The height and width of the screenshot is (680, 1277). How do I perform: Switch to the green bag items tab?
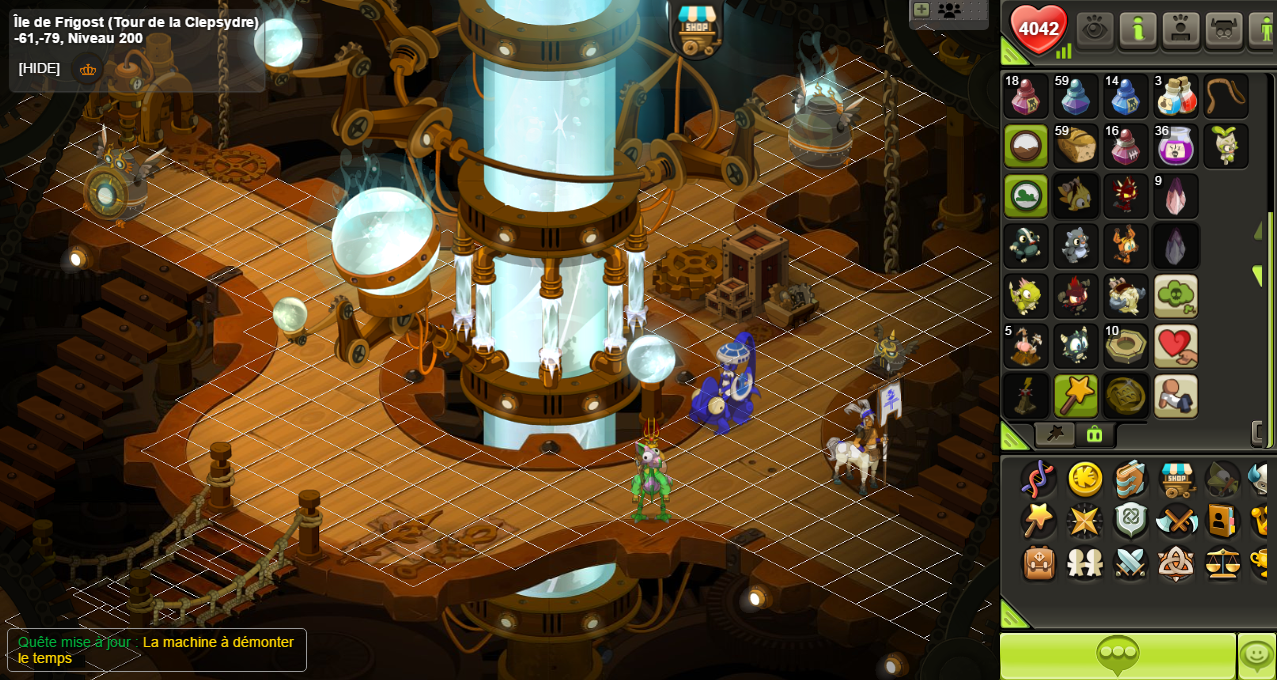point(1094,434)
